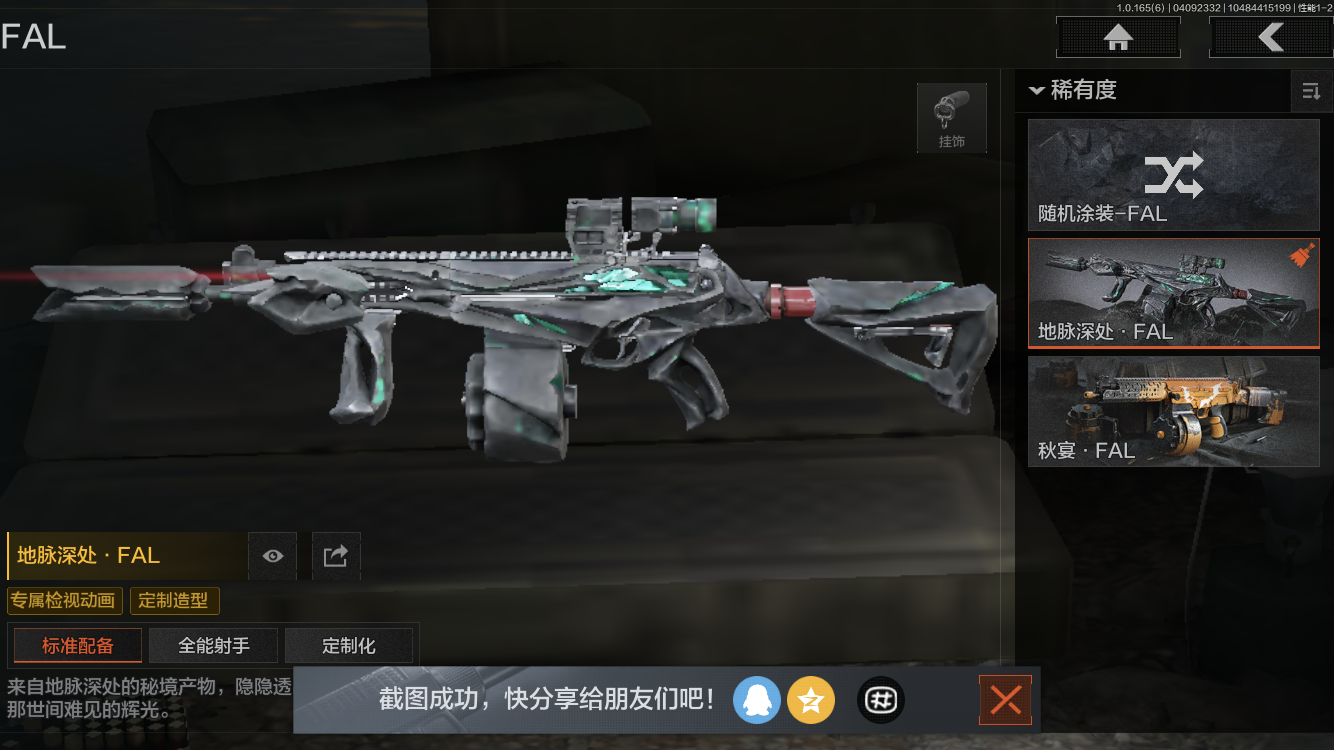1334x750 pixels.
Task: Open the 挂饰 weapon charm panel
Action: (x=951, y=117)
